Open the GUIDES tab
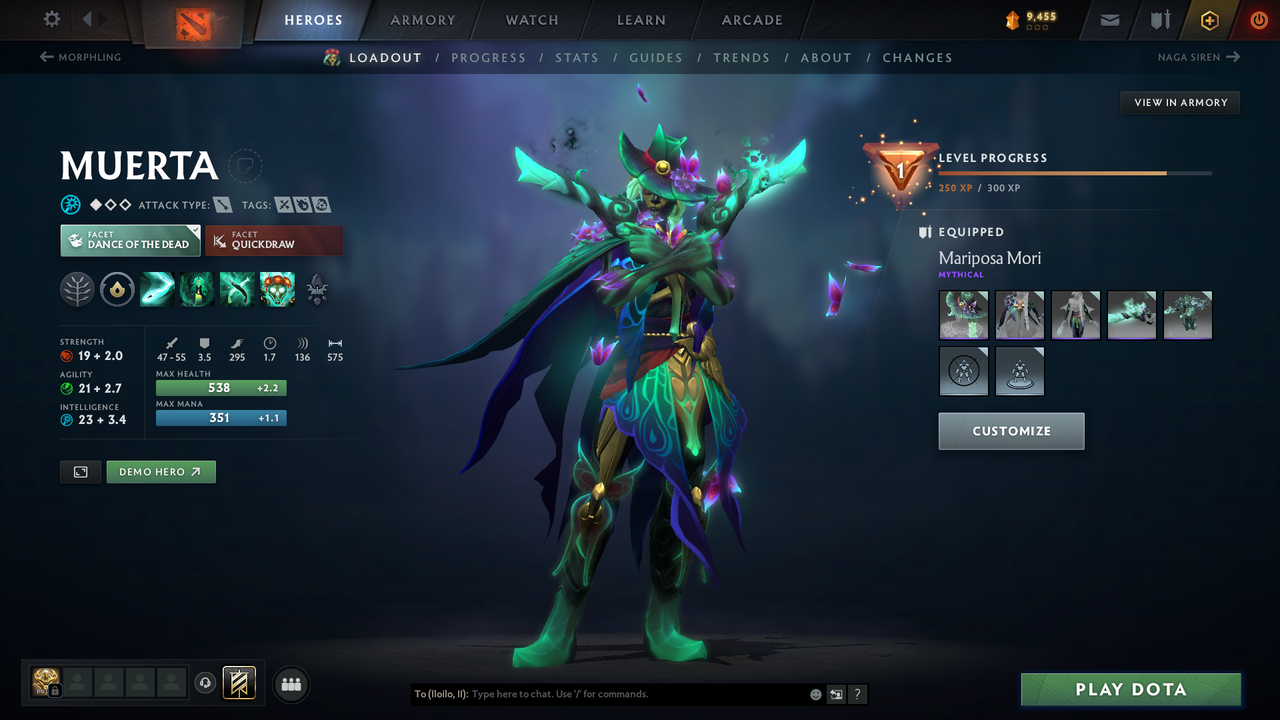This screenshot has width=1280, height=720. [656, 58]
